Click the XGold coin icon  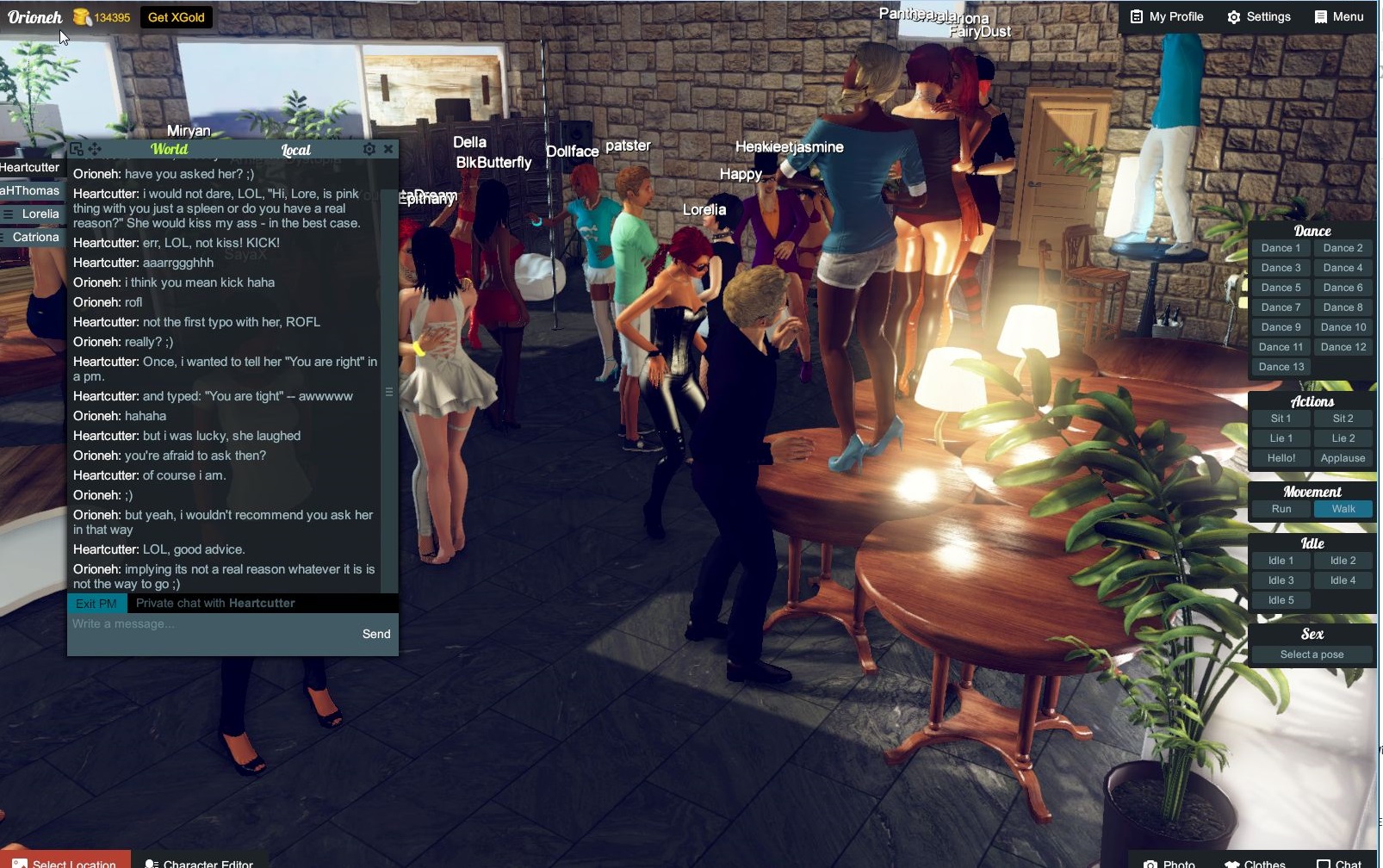click(82, 15)
